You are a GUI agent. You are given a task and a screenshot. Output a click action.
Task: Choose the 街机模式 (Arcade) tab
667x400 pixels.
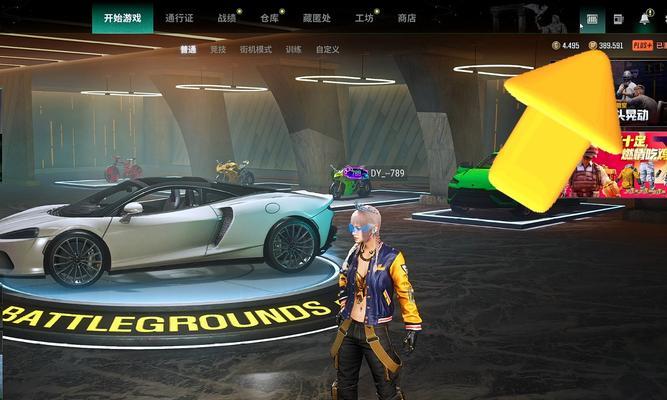coord(257,49)
